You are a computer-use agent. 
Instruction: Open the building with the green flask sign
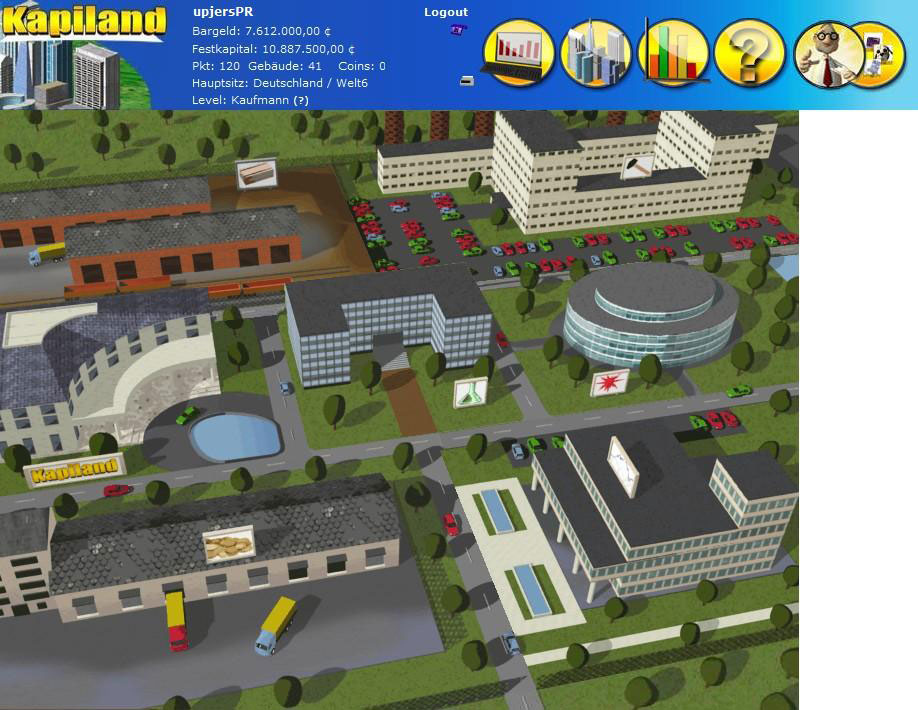click(x=469, y=392)
